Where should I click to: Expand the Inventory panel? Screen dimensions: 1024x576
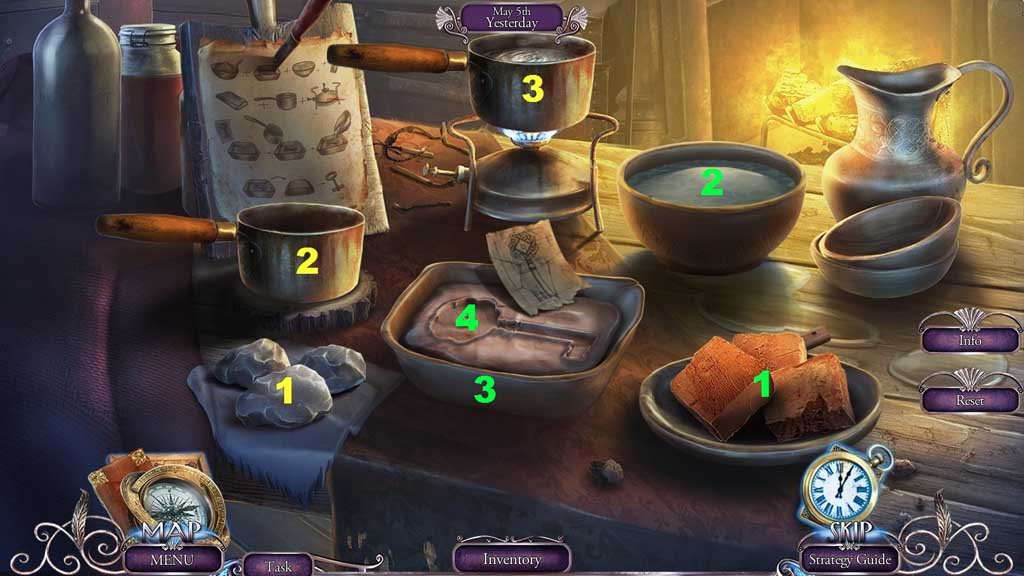pyautogui.click(x=512, y=559)
